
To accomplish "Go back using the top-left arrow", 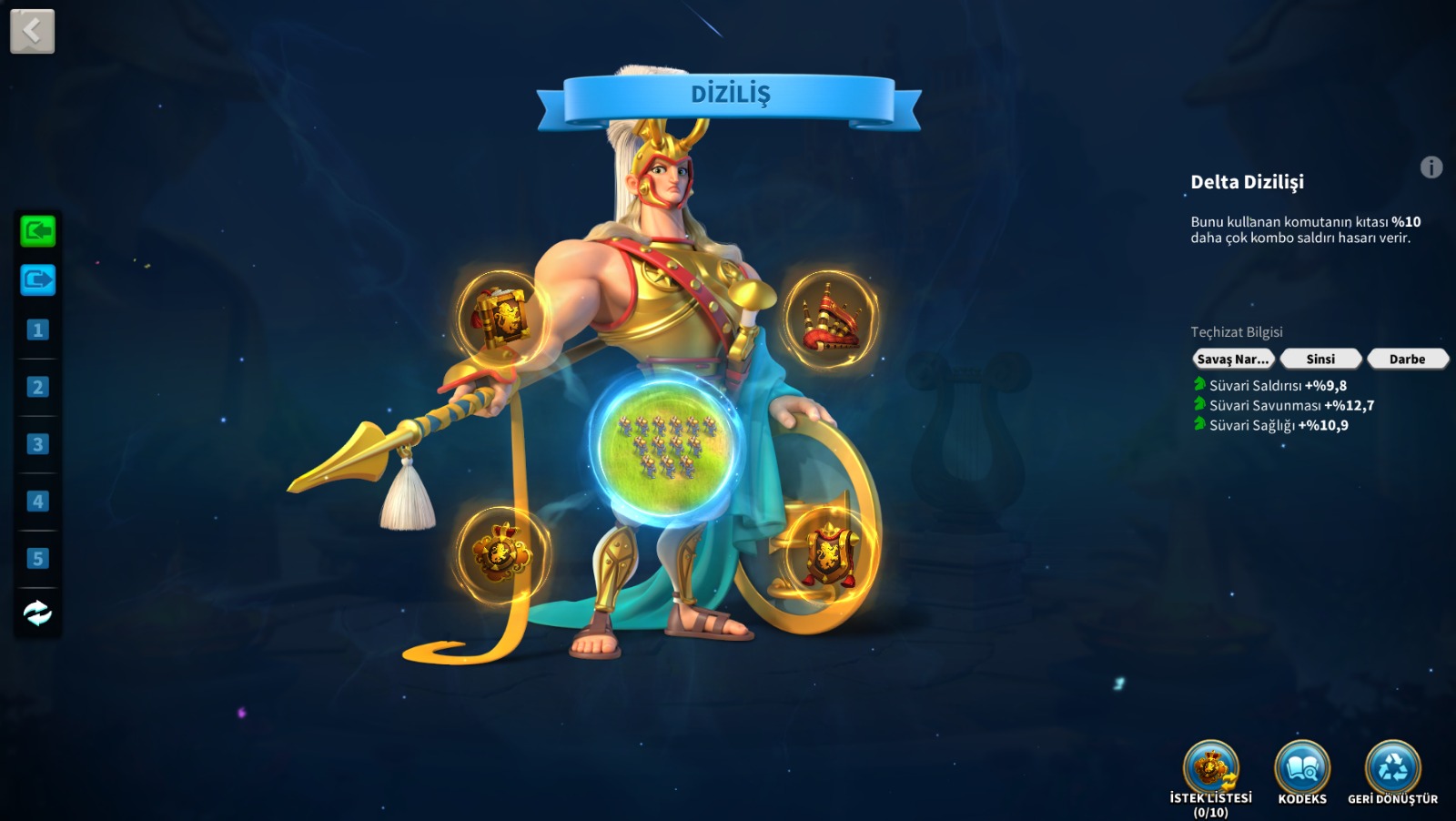I will point(32,31).
